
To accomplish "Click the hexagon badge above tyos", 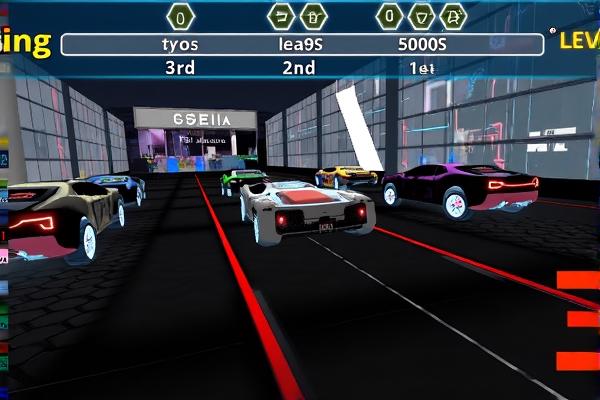I will click(x=180, y=17).
